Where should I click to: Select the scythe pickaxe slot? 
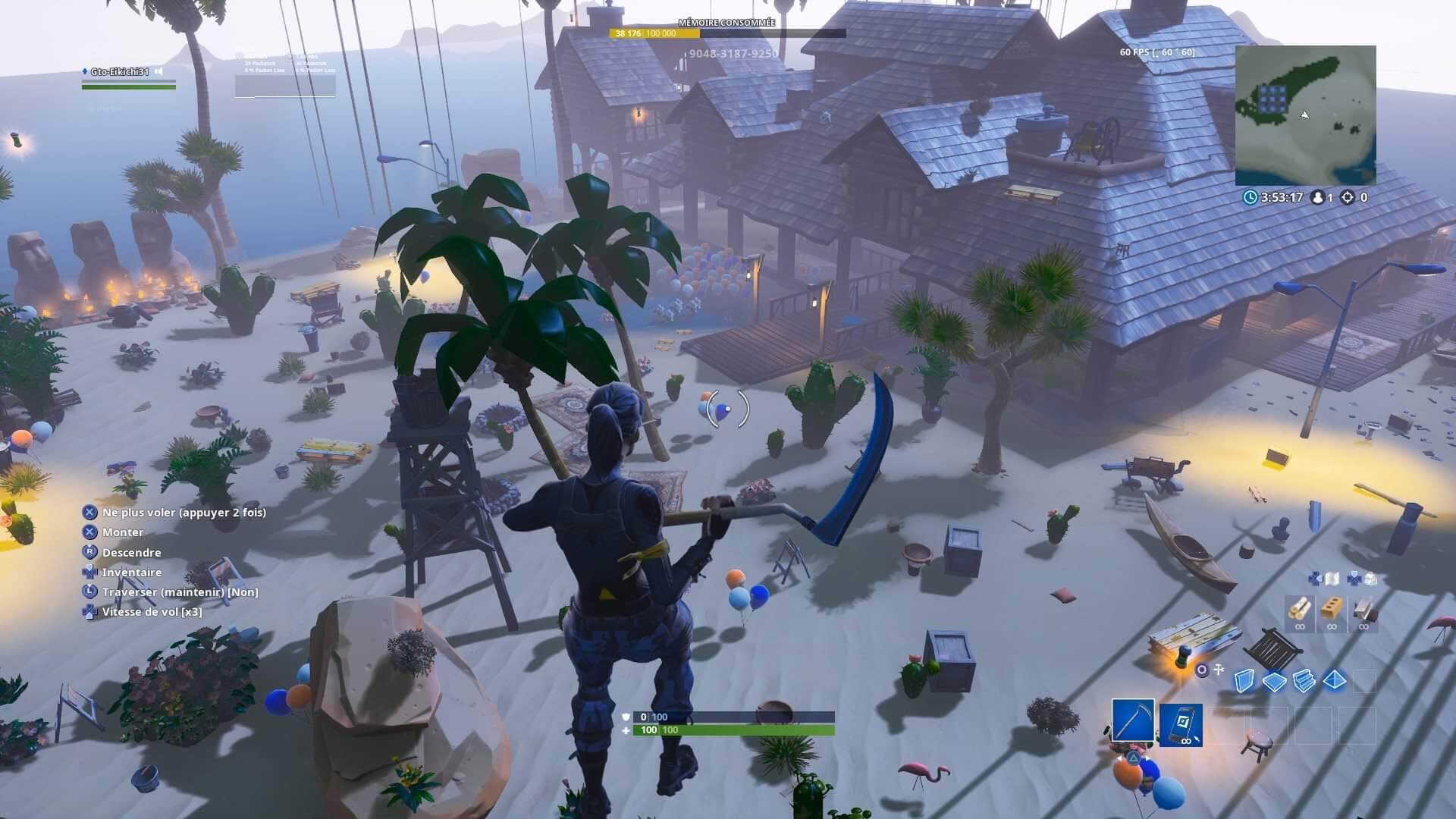[1133, 720]
